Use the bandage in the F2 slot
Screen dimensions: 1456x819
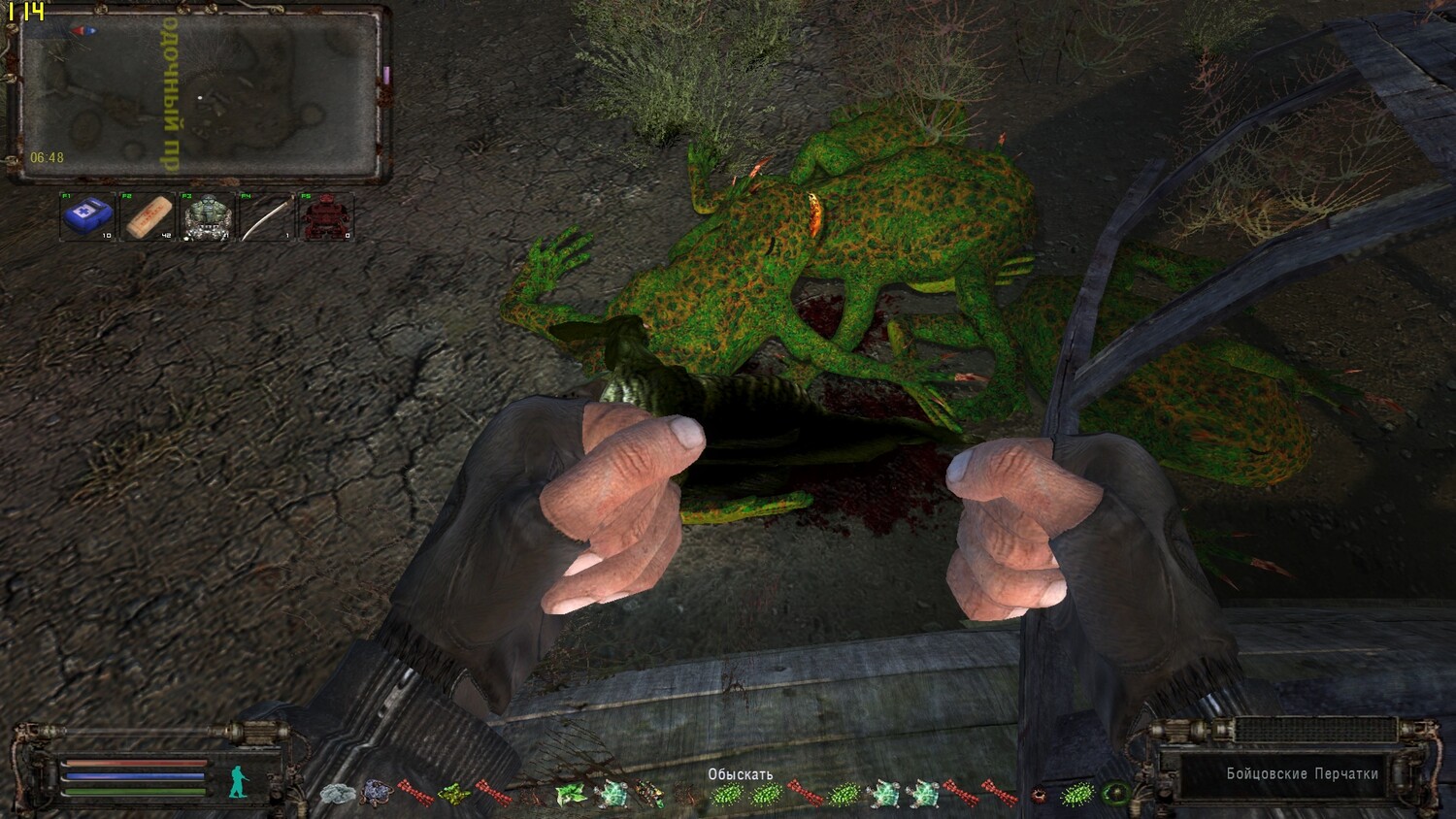(x=149, y=217)
